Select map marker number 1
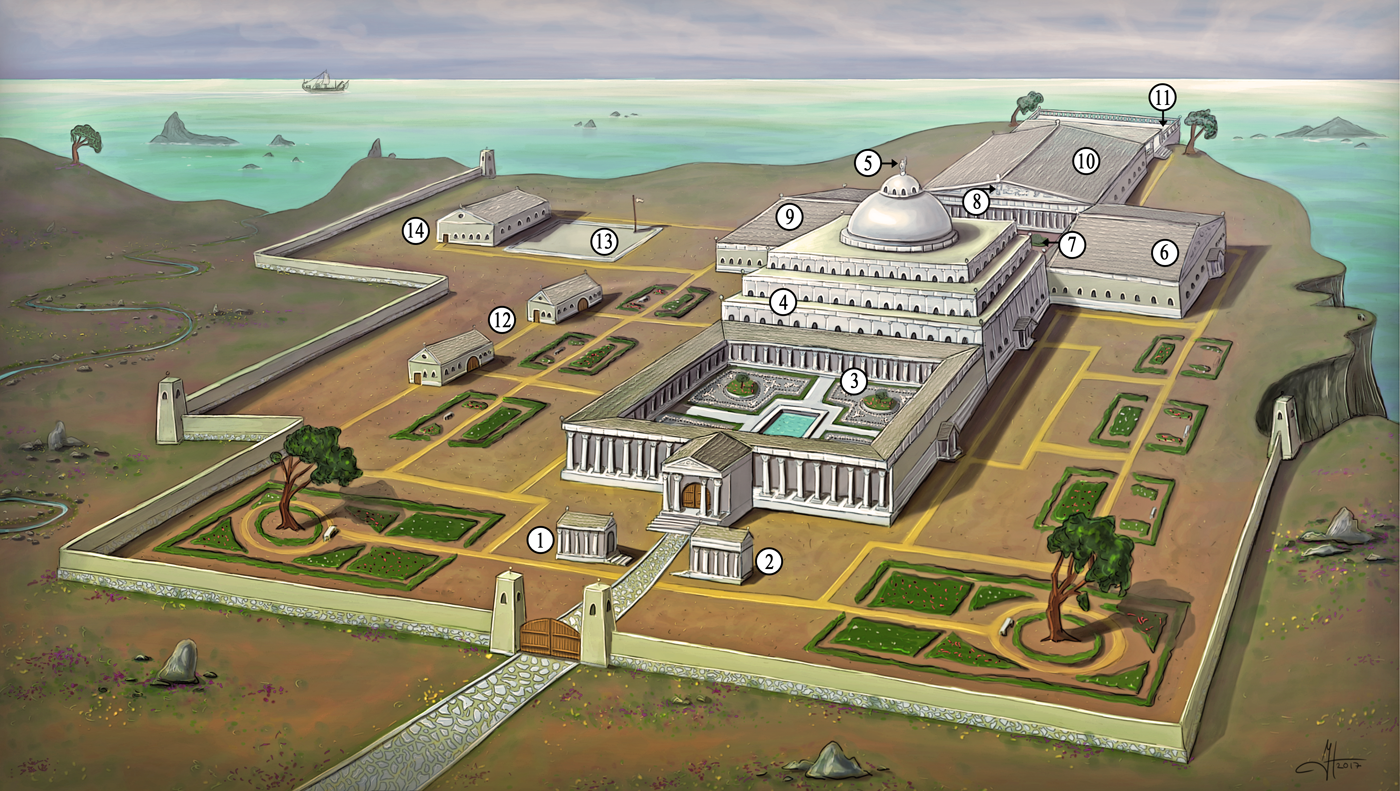Viewport: 1400px width, 791px height. click(541, 541)
